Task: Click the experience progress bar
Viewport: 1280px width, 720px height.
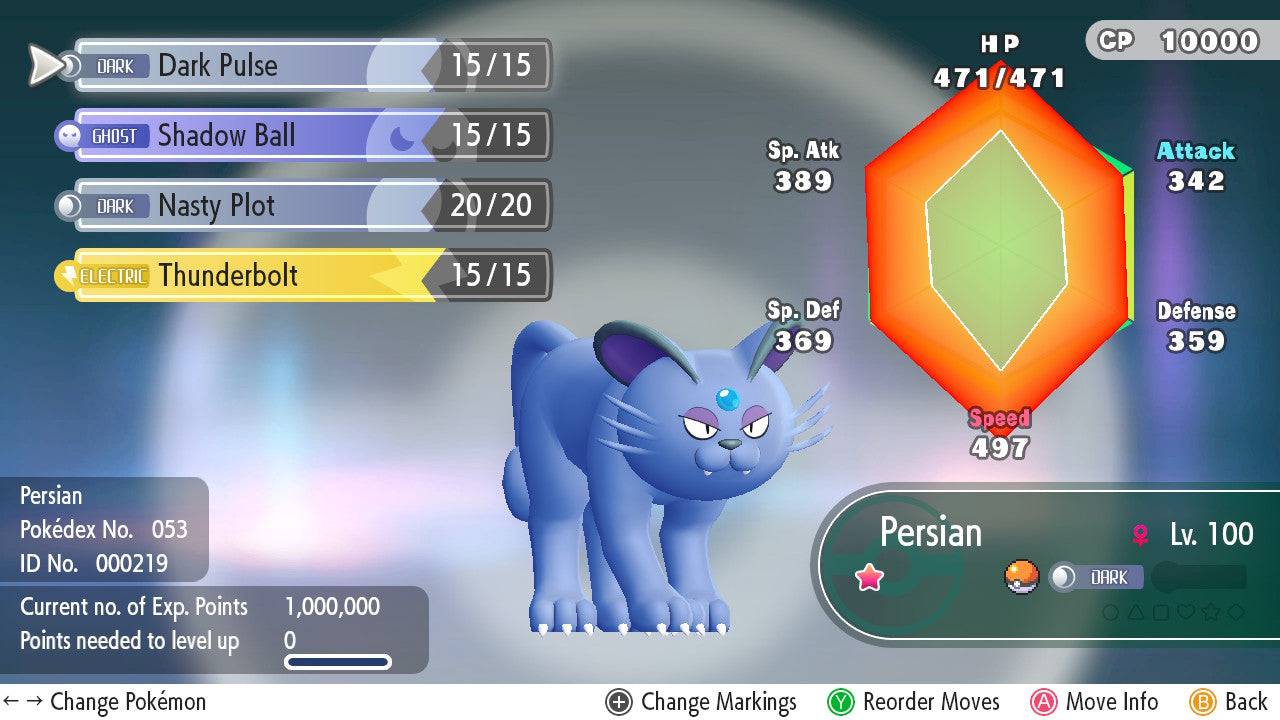Action: pyautogui.click(x=336, y=661)
